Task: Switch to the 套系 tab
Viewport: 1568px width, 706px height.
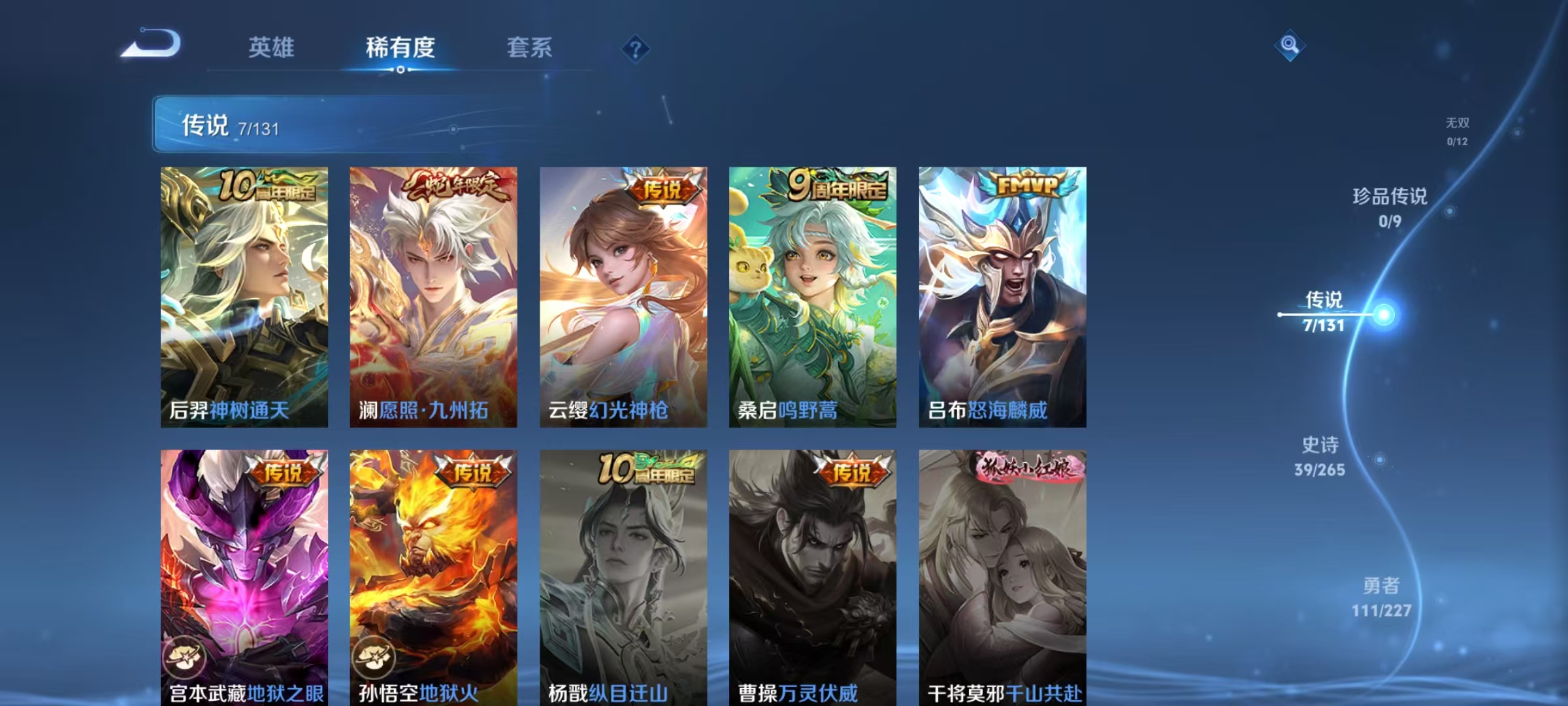Action: pos(531,46)
